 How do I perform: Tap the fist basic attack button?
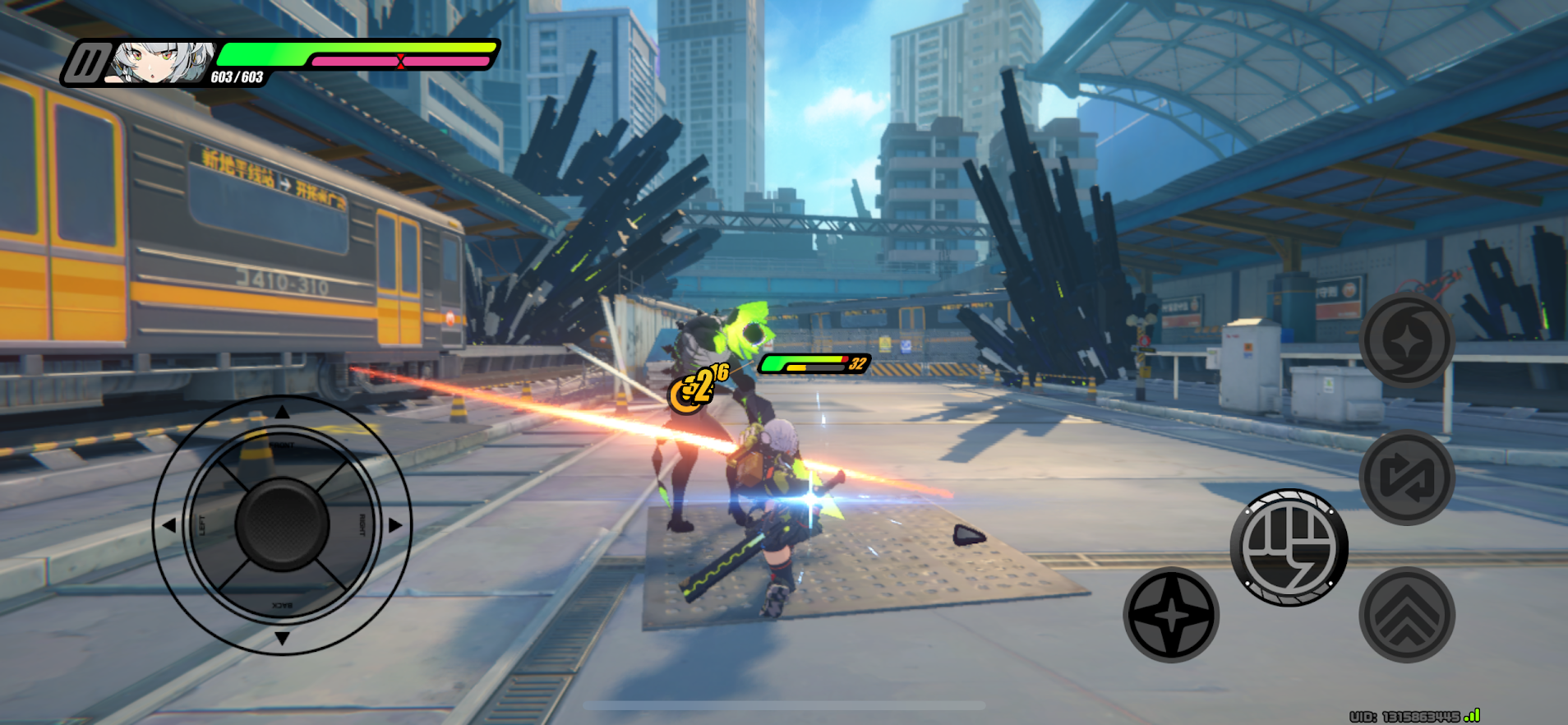click(1289, 547)
